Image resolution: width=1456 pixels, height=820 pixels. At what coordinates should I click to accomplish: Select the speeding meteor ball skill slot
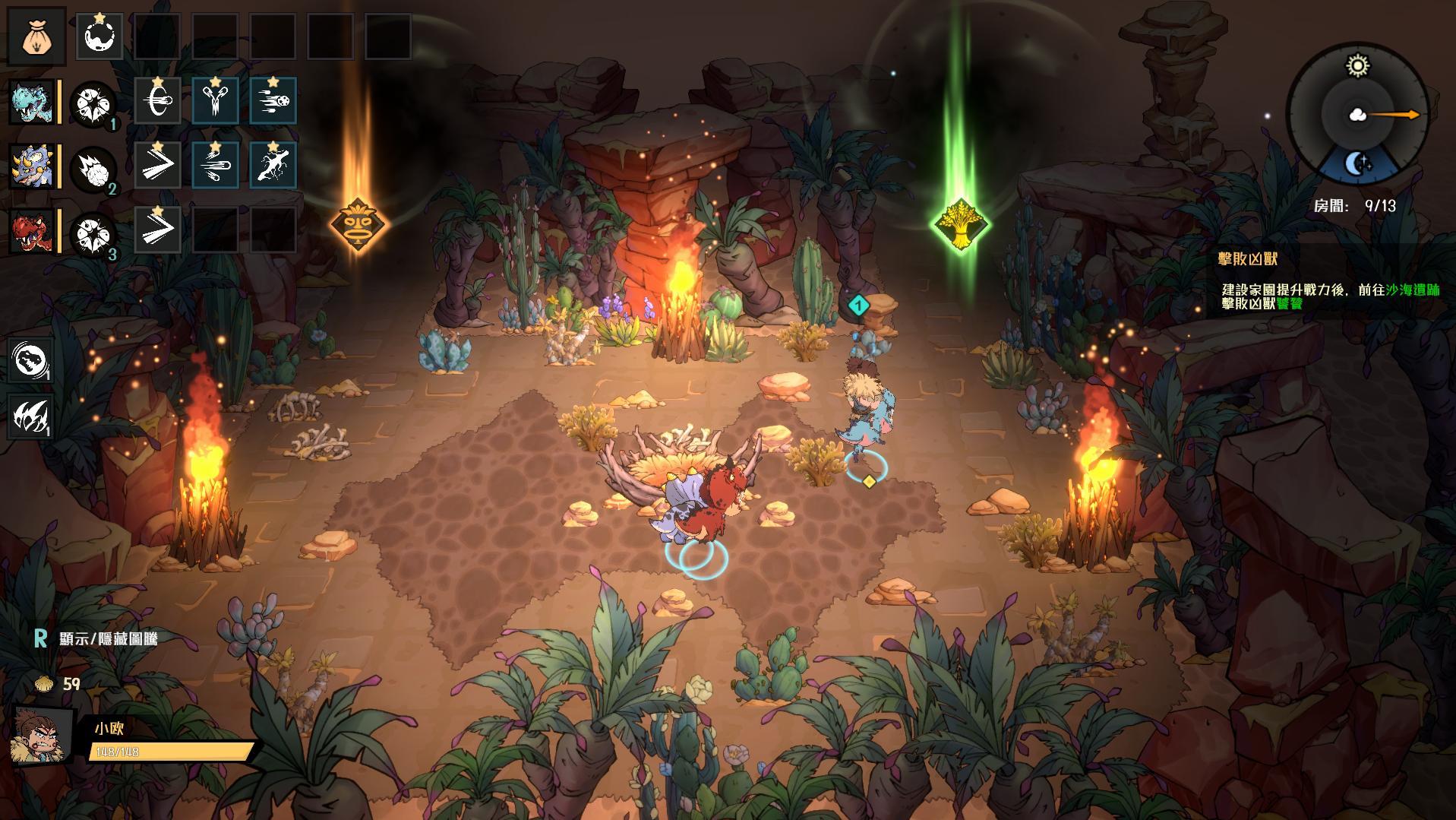[273, 100]
